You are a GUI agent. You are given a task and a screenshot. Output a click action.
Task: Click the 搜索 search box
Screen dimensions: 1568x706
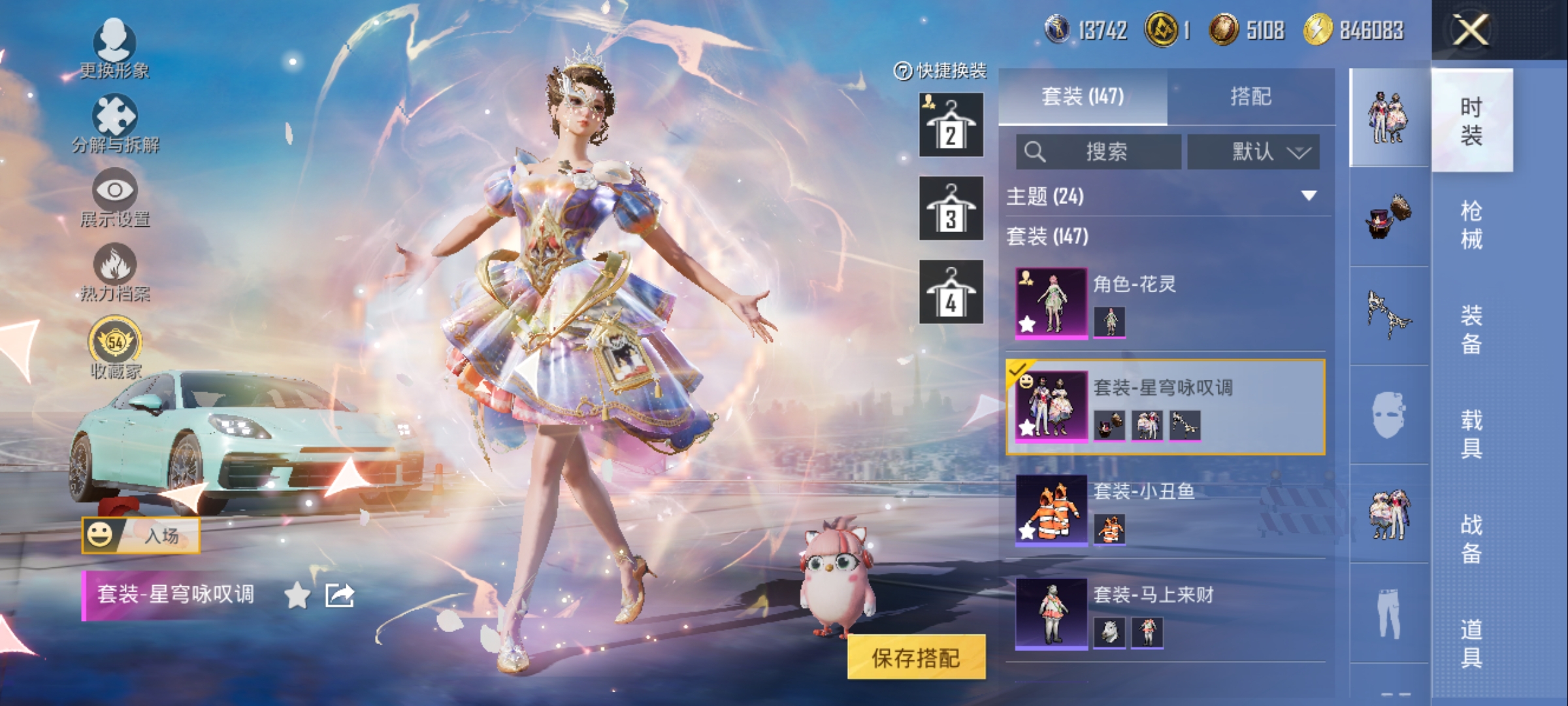1099,152
